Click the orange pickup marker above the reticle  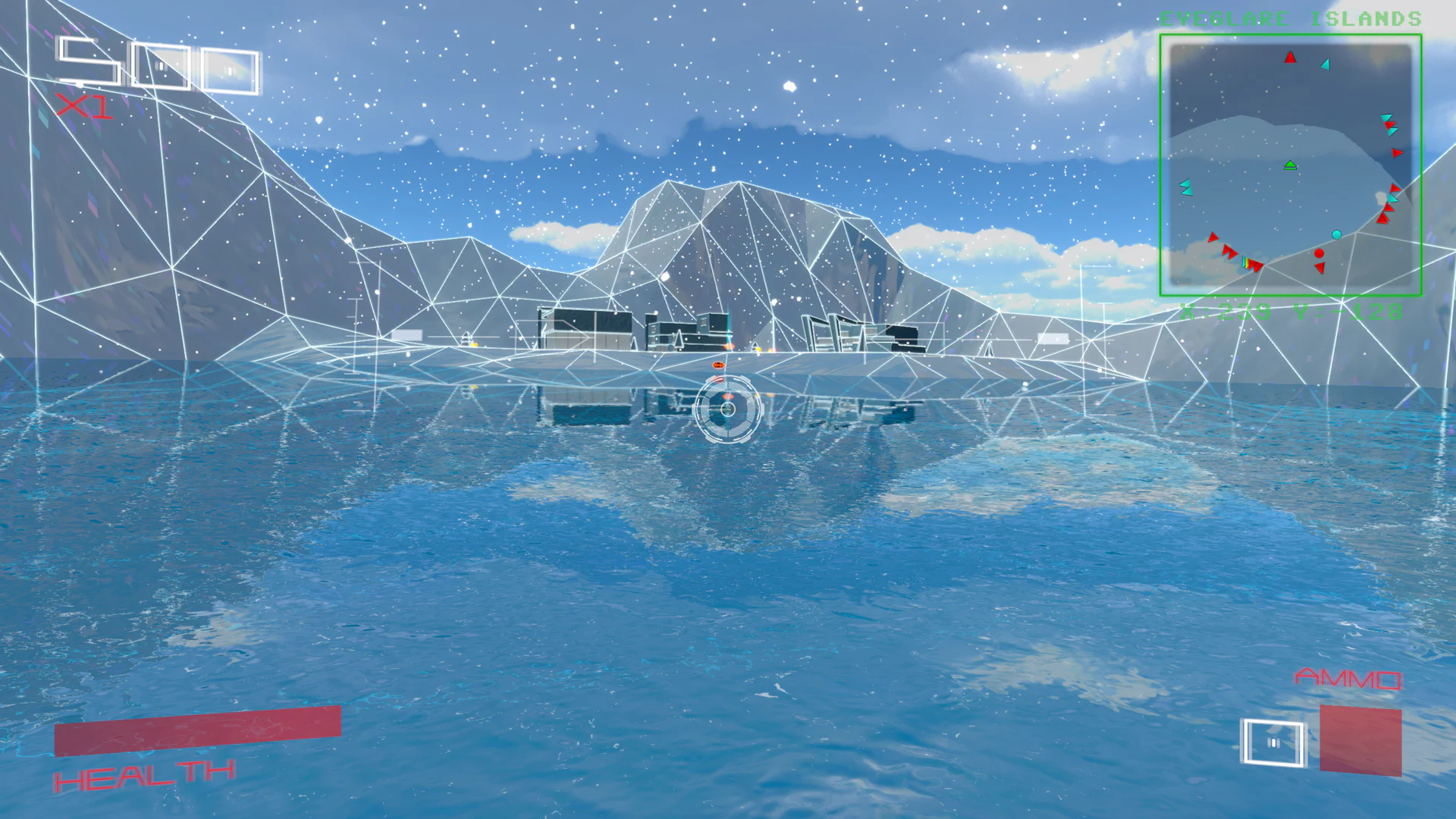click(x=717, y=366)
